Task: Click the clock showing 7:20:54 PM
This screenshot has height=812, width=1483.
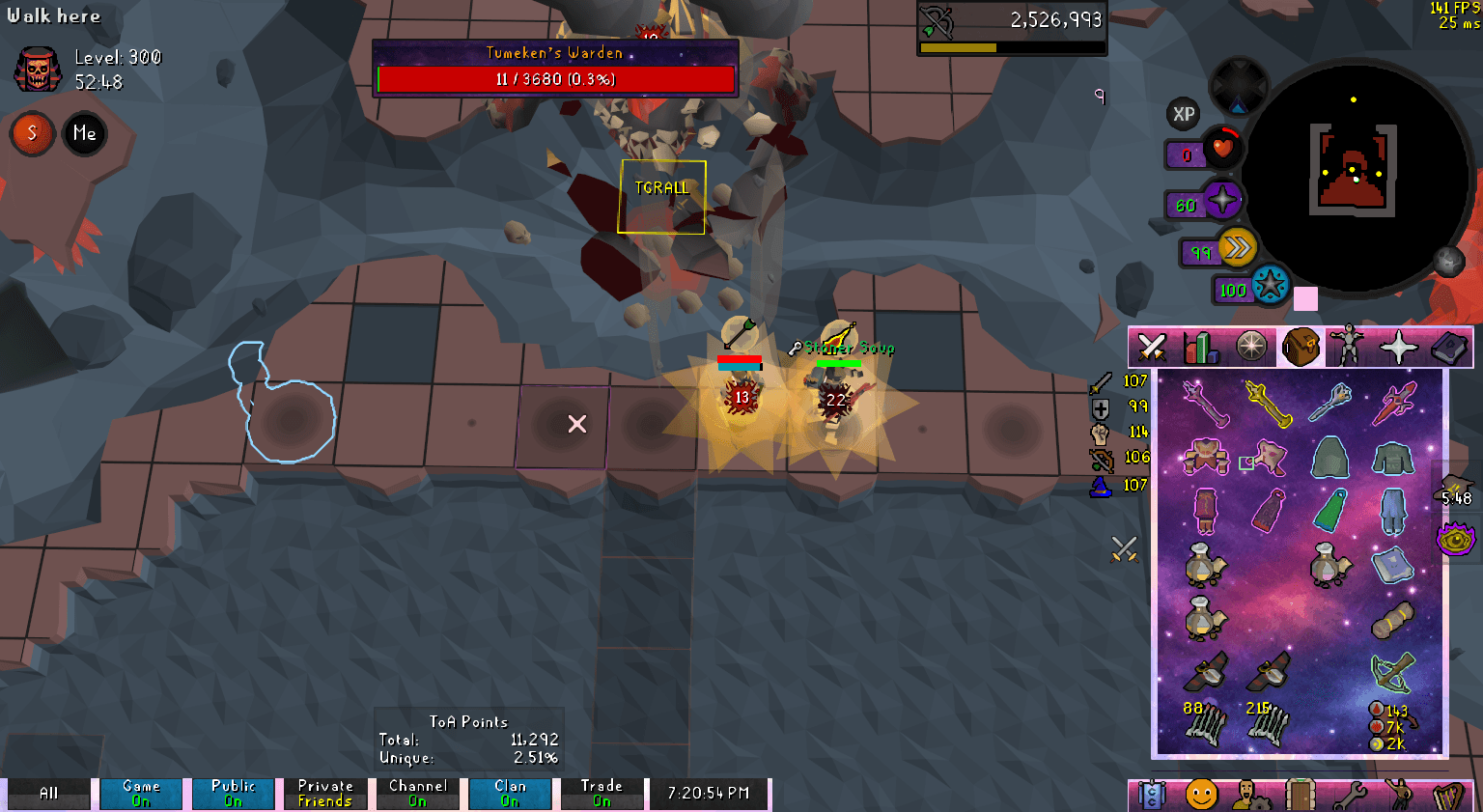Action: (710, 793)
